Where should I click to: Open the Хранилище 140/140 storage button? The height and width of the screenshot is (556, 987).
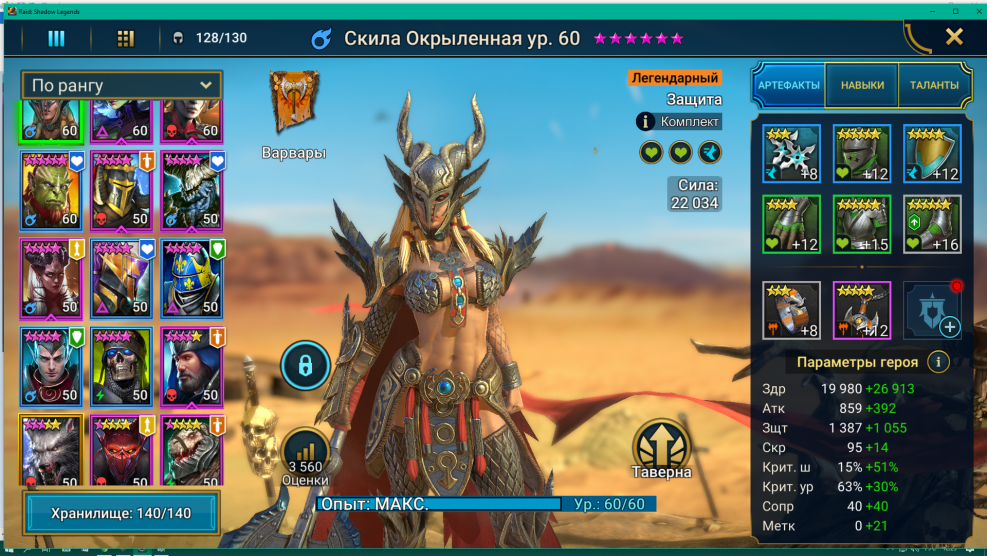121,514
